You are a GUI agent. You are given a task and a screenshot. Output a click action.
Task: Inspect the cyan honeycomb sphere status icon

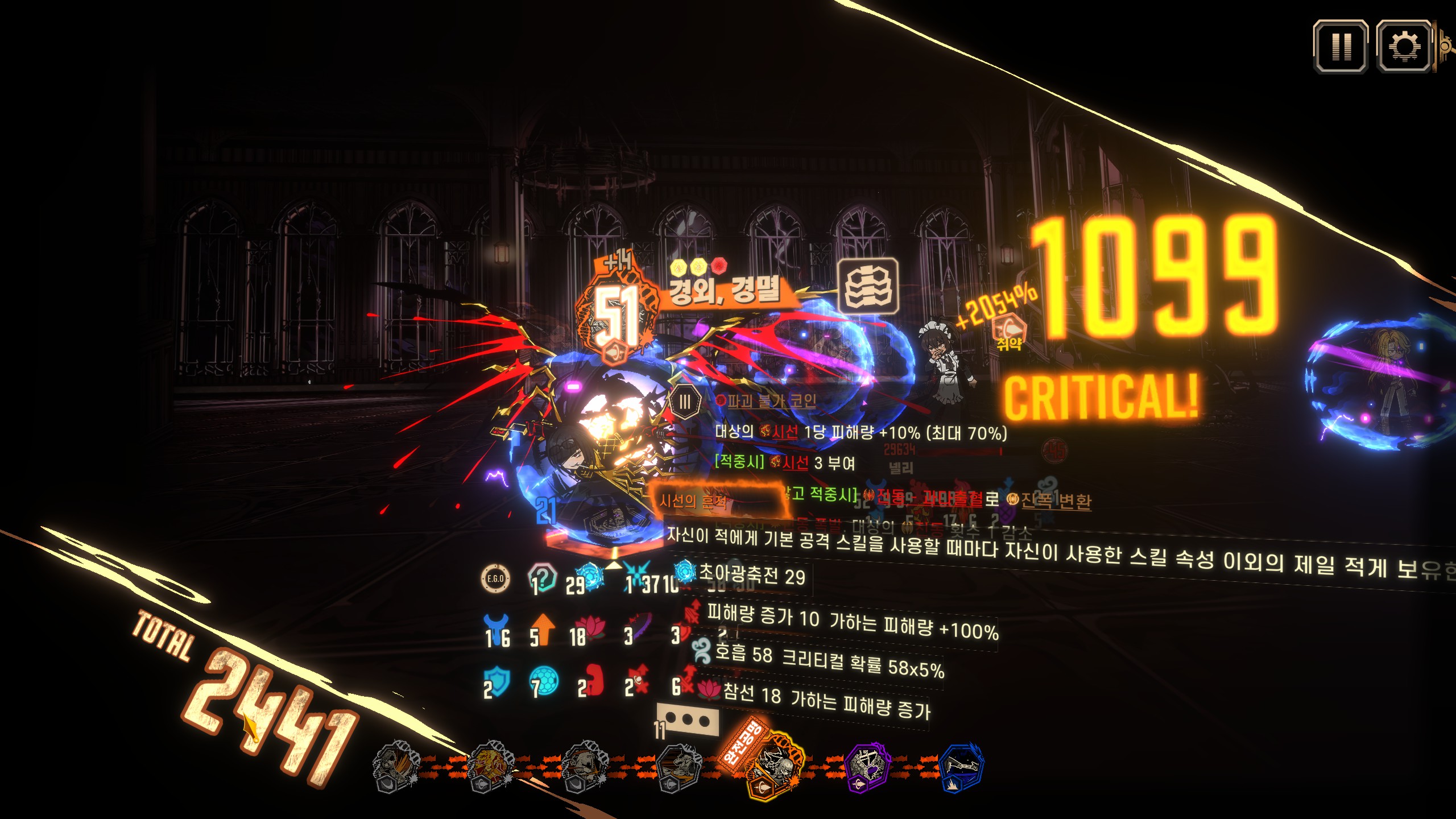544,681
